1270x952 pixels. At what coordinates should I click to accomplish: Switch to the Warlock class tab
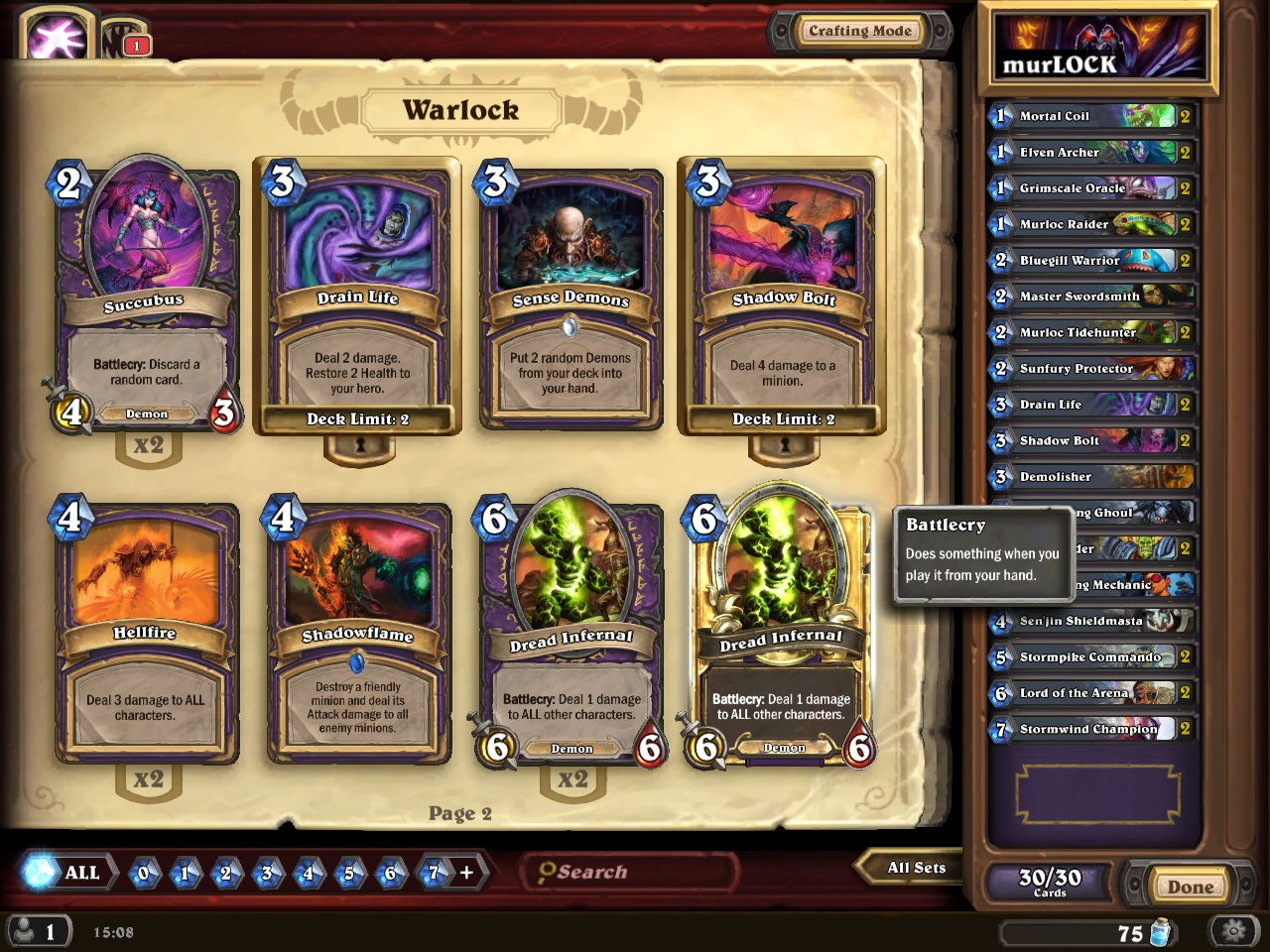pyautogui.click(x=56, y=37)
